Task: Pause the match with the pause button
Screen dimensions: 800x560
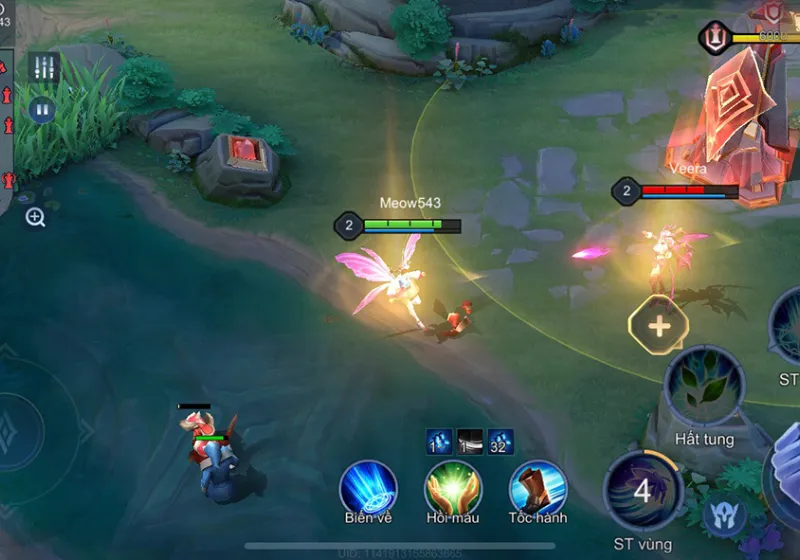Action: 41,109
